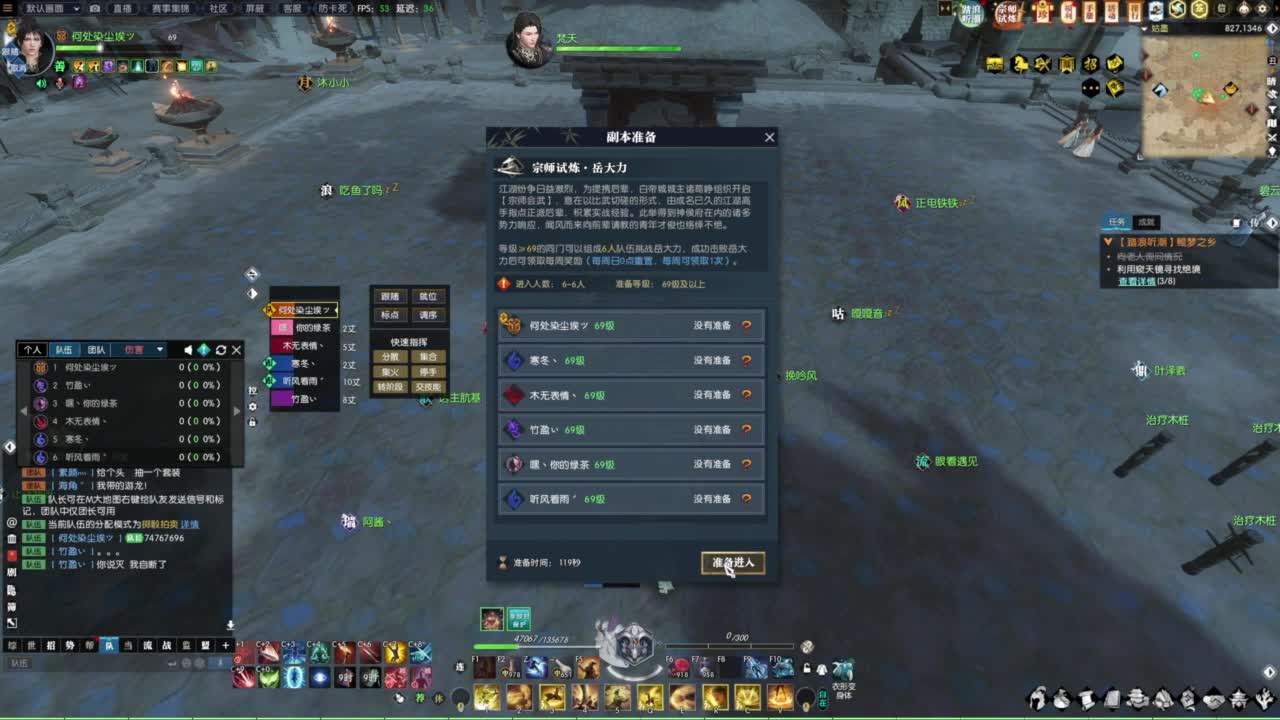This screenshot has height=720, width=1280.
Task: Click the ready-status marker beside 寒冬、 in the dialog
Action: click(747, 360)
